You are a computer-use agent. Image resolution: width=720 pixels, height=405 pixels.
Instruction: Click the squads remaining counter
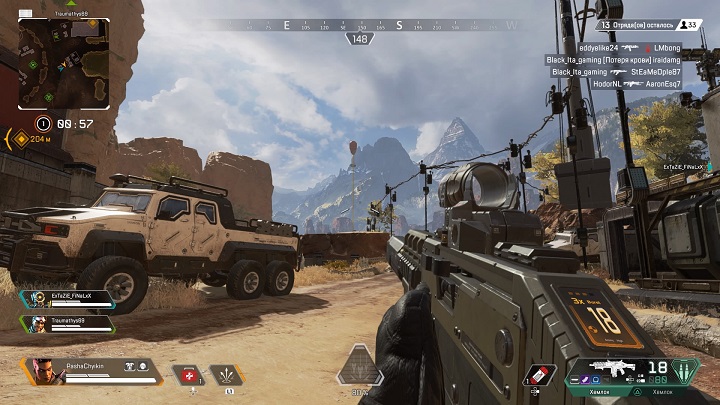click(650, 25)
